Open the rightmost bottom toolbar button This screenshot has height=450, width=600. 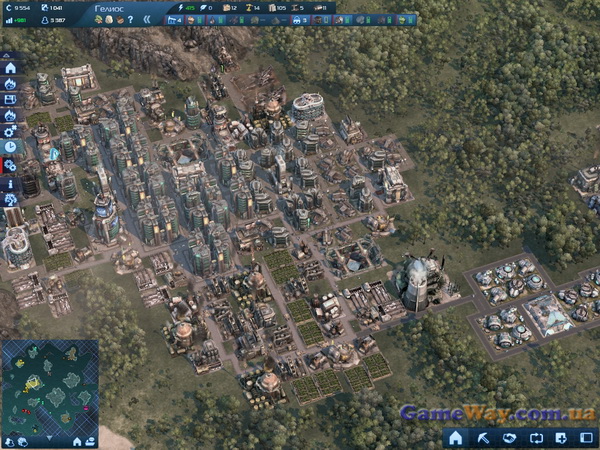[587, 438]
